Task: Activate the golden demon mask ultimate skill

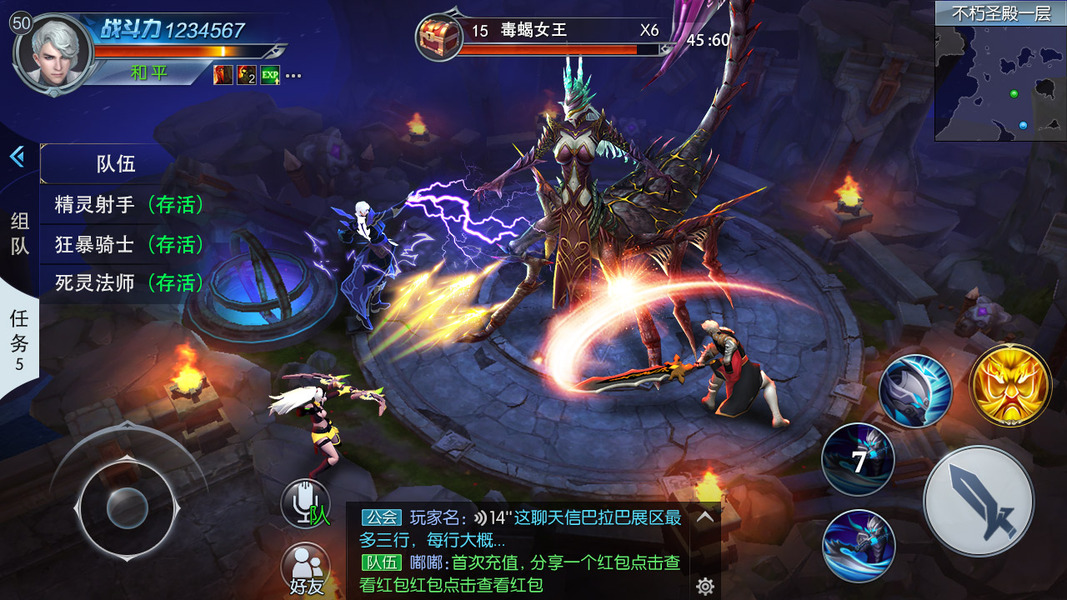Action: (x=1010, y=383)
